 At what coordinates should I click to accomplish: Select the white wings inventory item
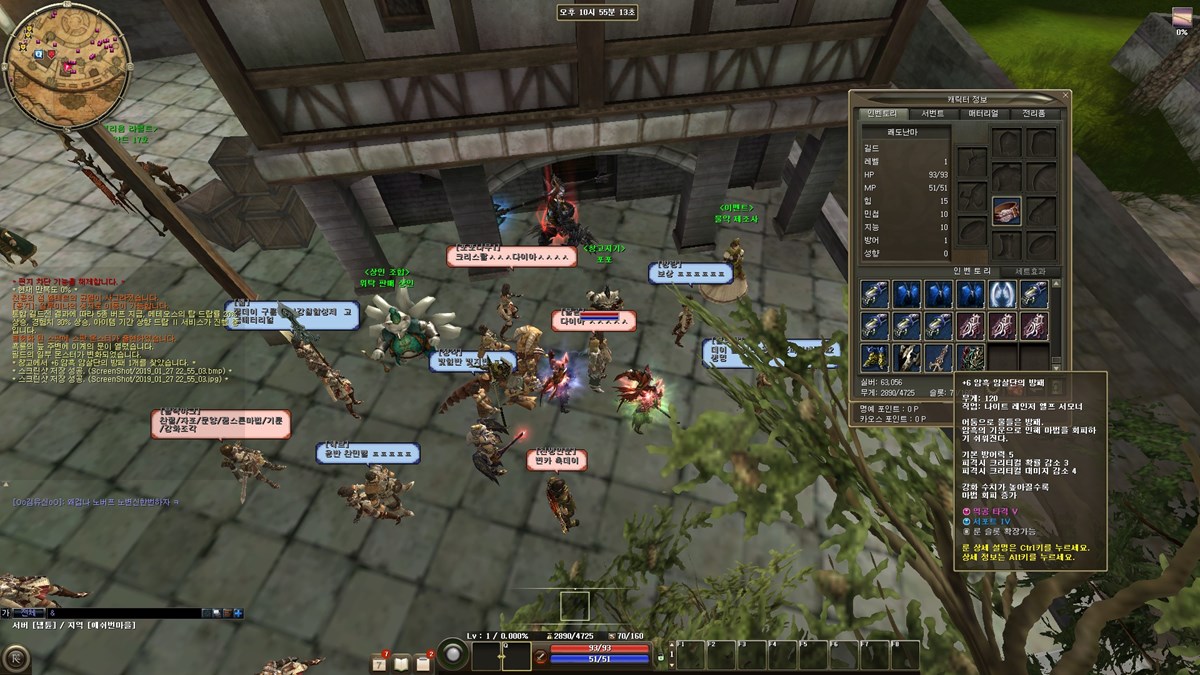tap(1002, 294)
